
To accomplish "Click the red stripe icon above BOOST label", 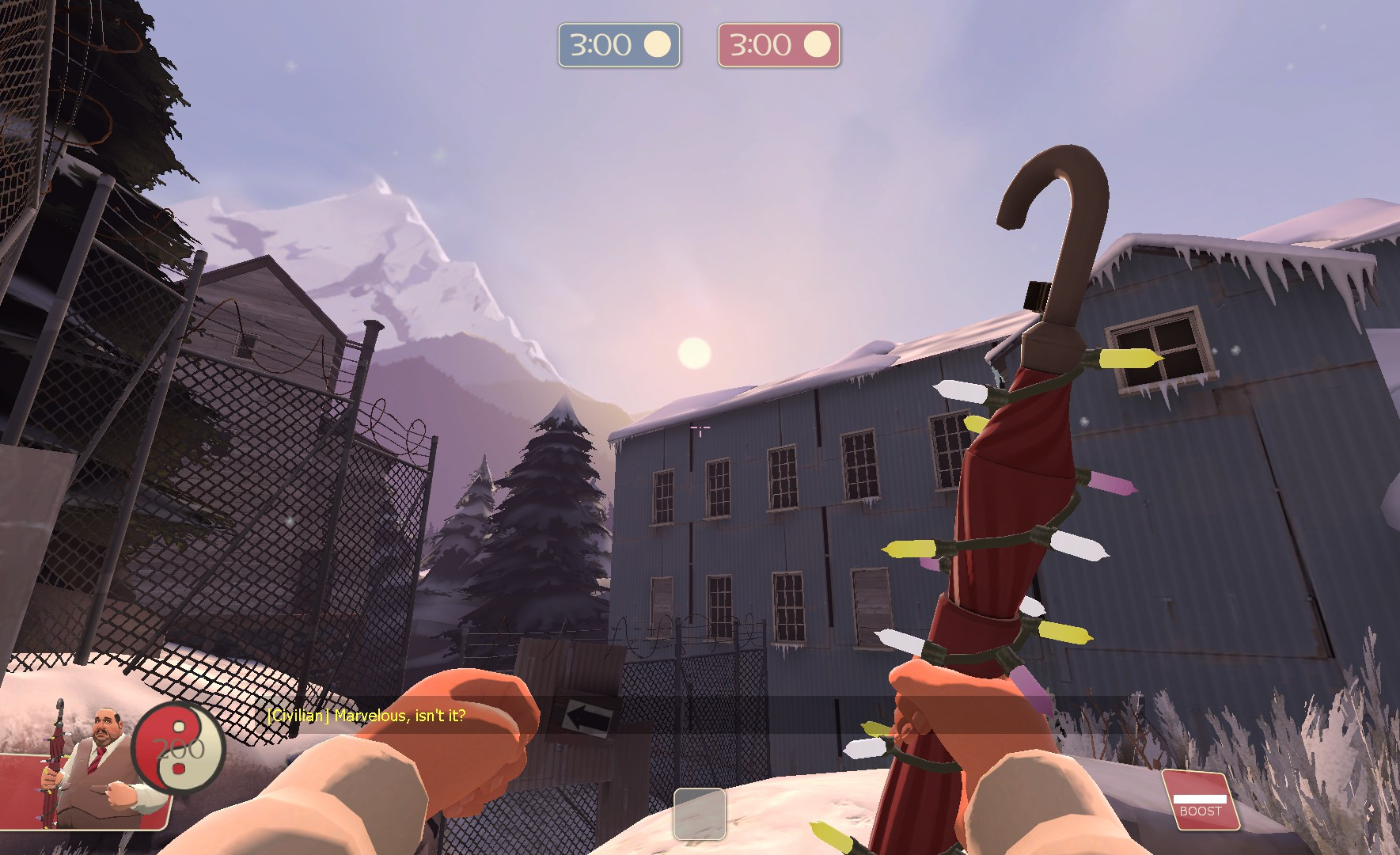I will pos(1200,800).
